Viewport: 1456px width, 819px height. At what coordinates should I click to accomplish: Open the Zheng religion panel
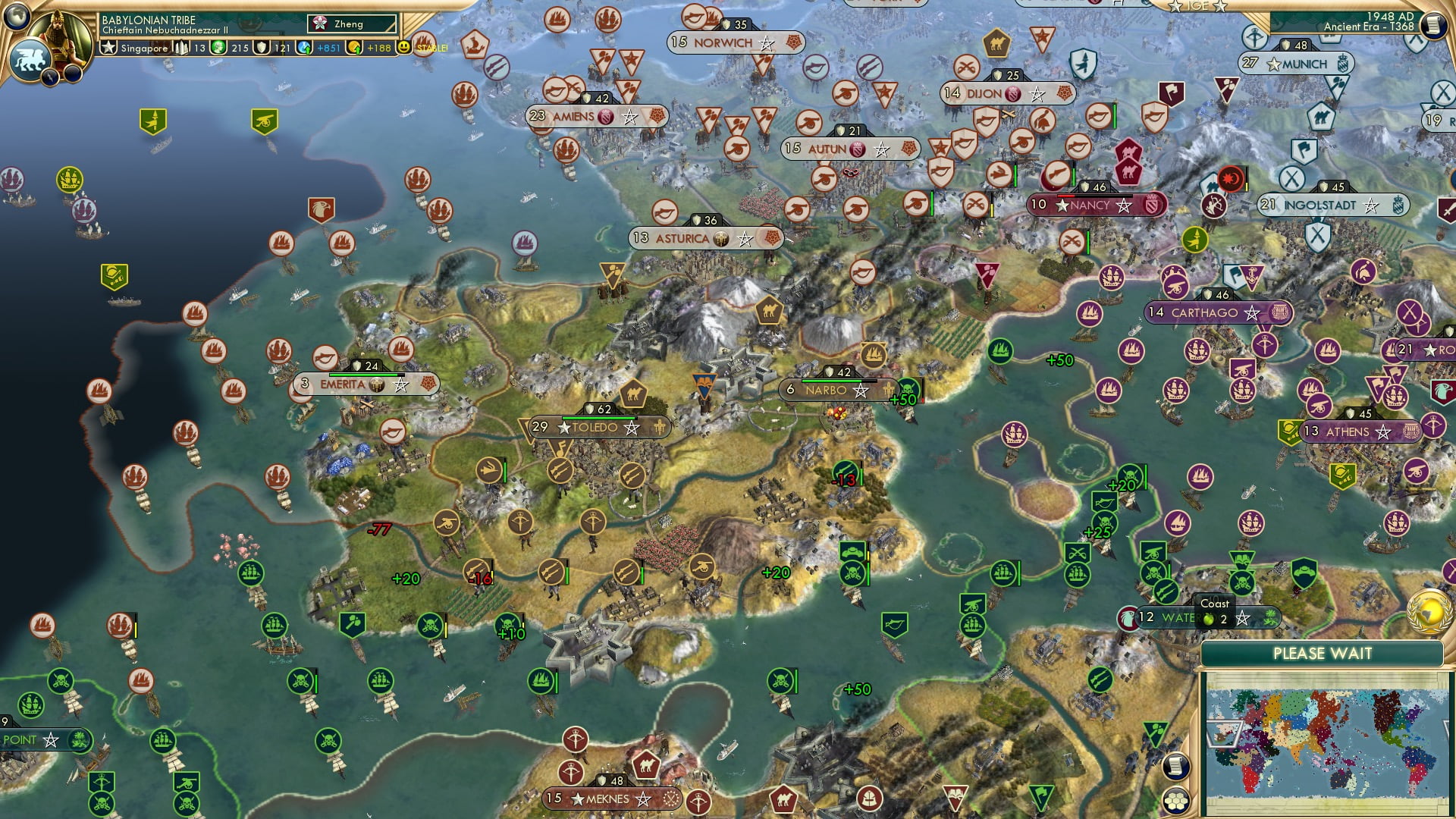click(x=351, y=24)
